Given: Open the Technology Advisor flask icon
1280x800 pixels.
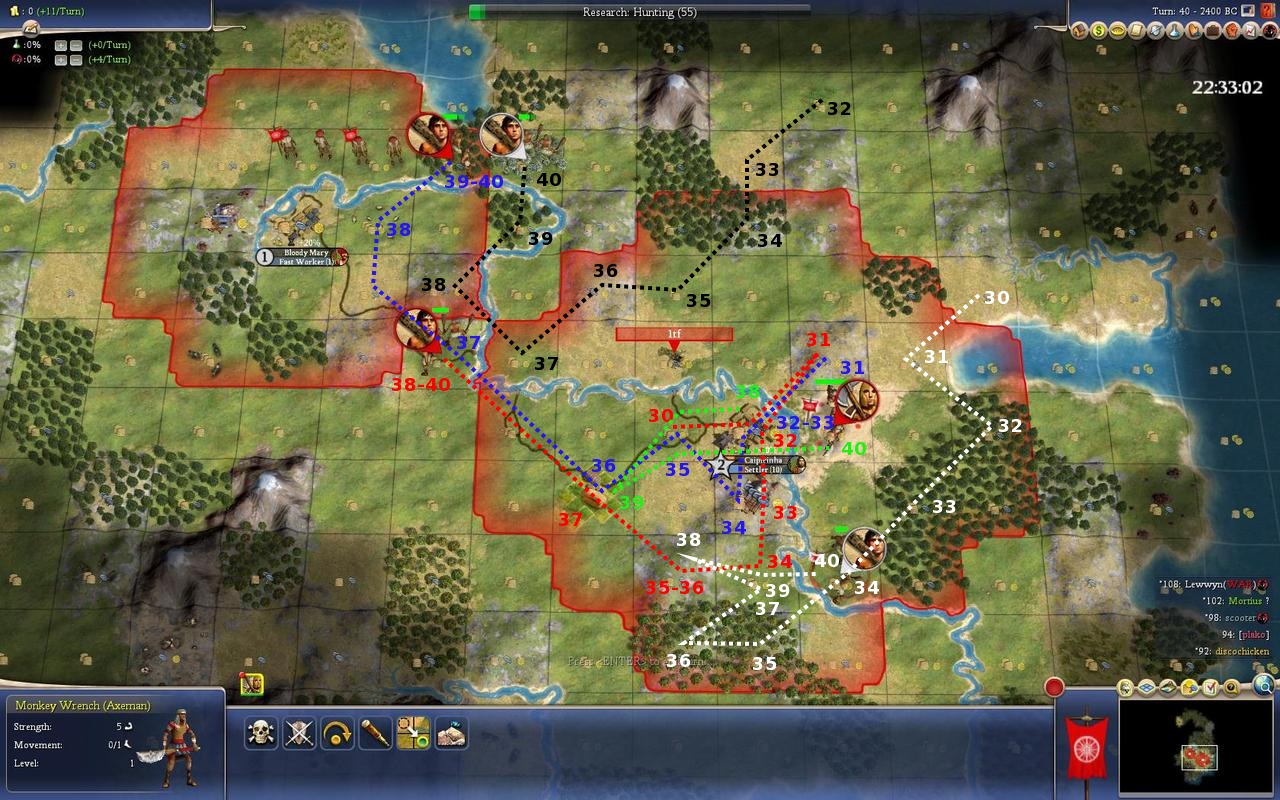Looking at the screenshot, I should [x=1176, y=31].
